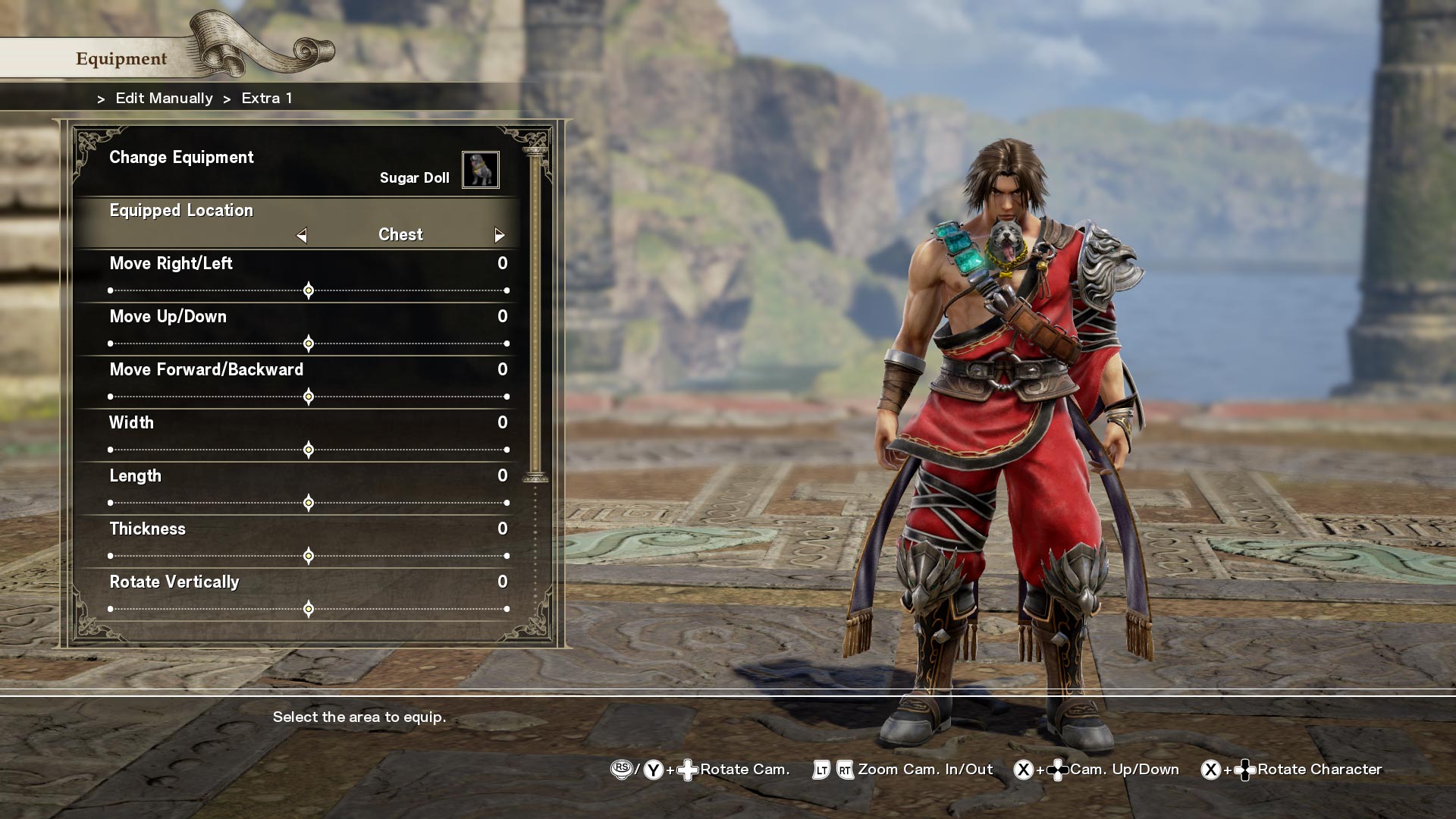The height and width of the screenshot is (819, 1456).
Task: Select the Change Equipment option
Action: click(182, 158)
